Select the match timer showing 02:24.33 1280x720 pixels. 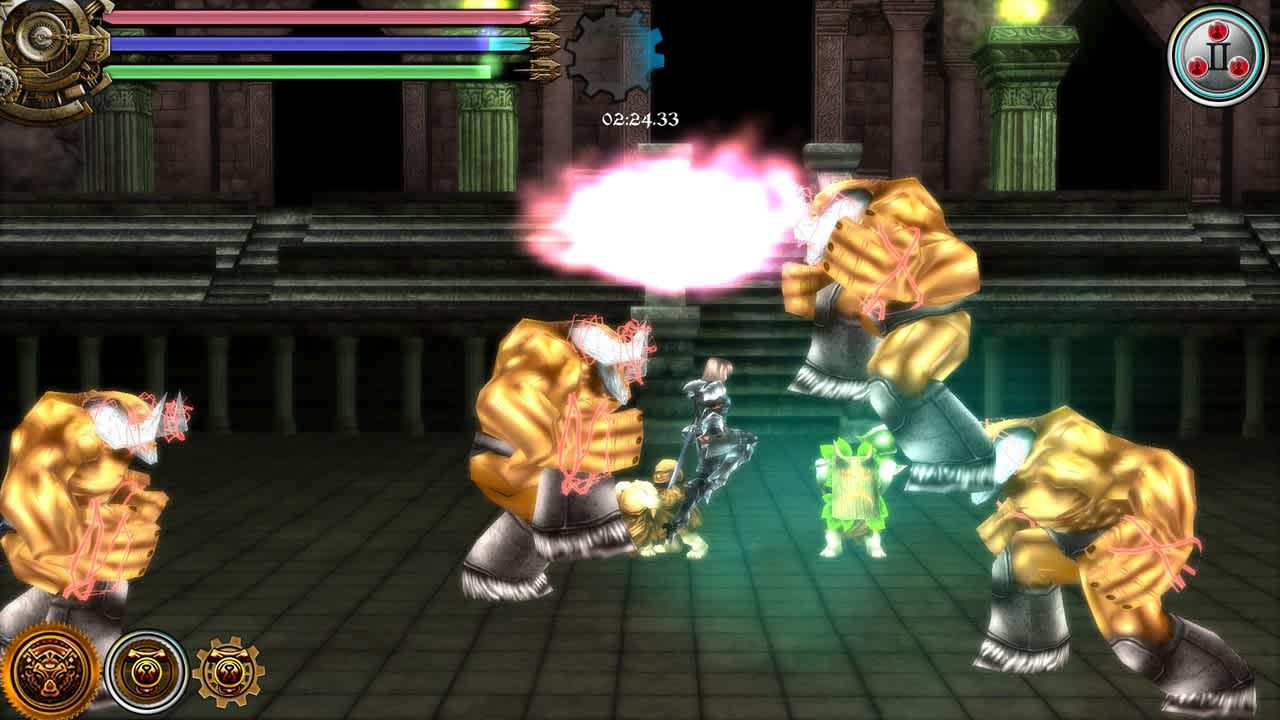point(638,117)
